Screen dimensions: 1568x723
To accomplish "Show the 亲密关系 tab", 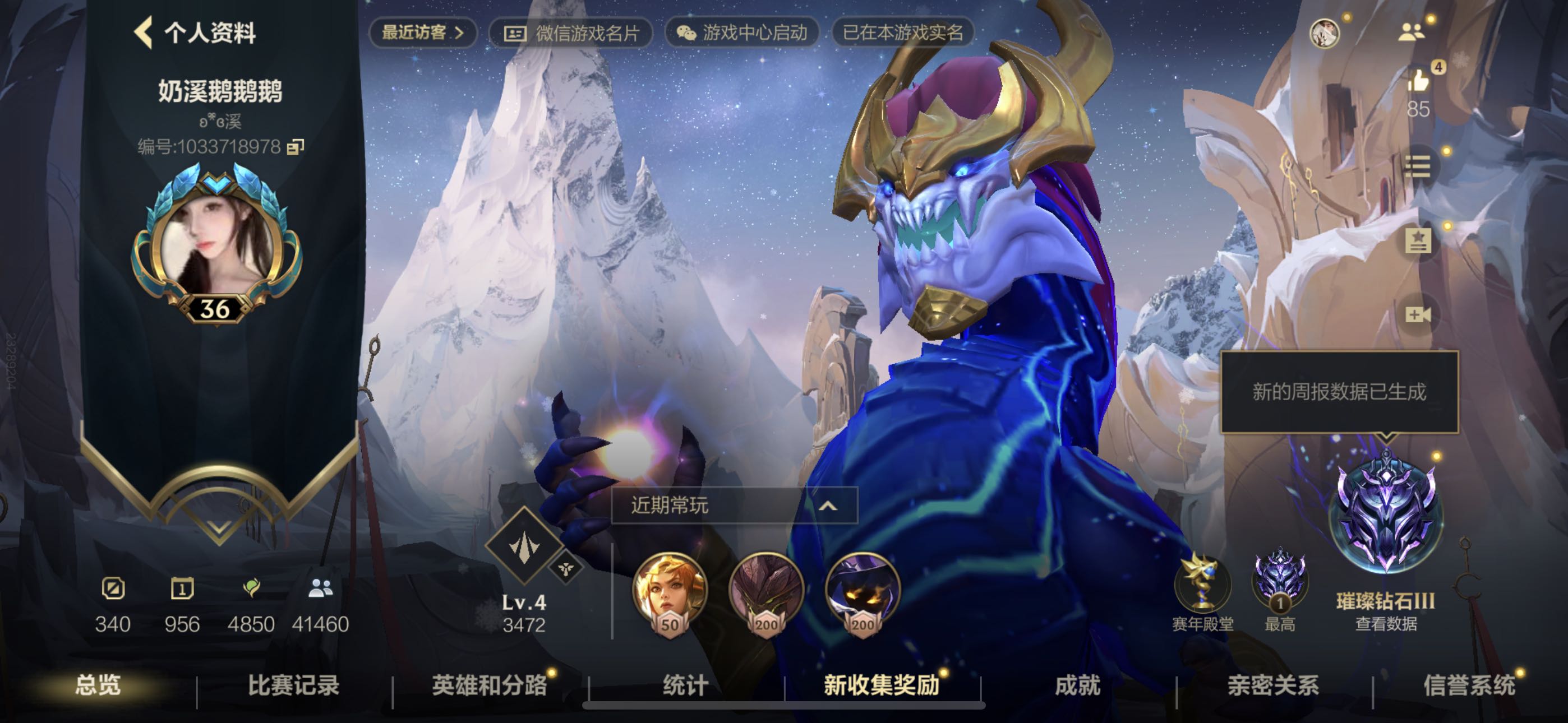I will tap(1273, 685).
